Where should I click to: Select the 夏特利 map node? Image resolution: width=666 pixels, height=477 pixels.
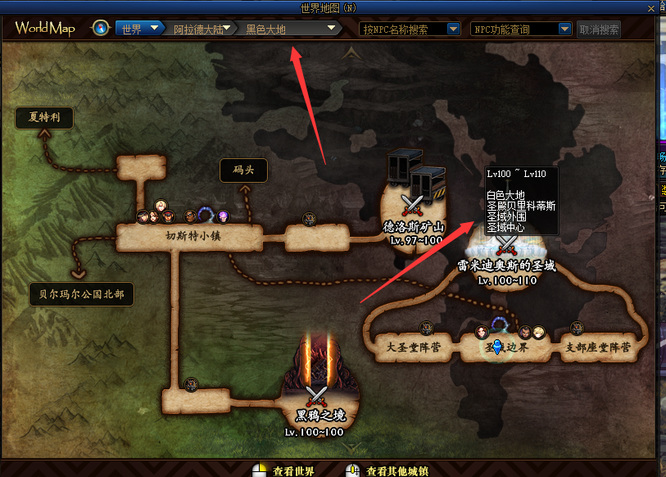point(45,118)
